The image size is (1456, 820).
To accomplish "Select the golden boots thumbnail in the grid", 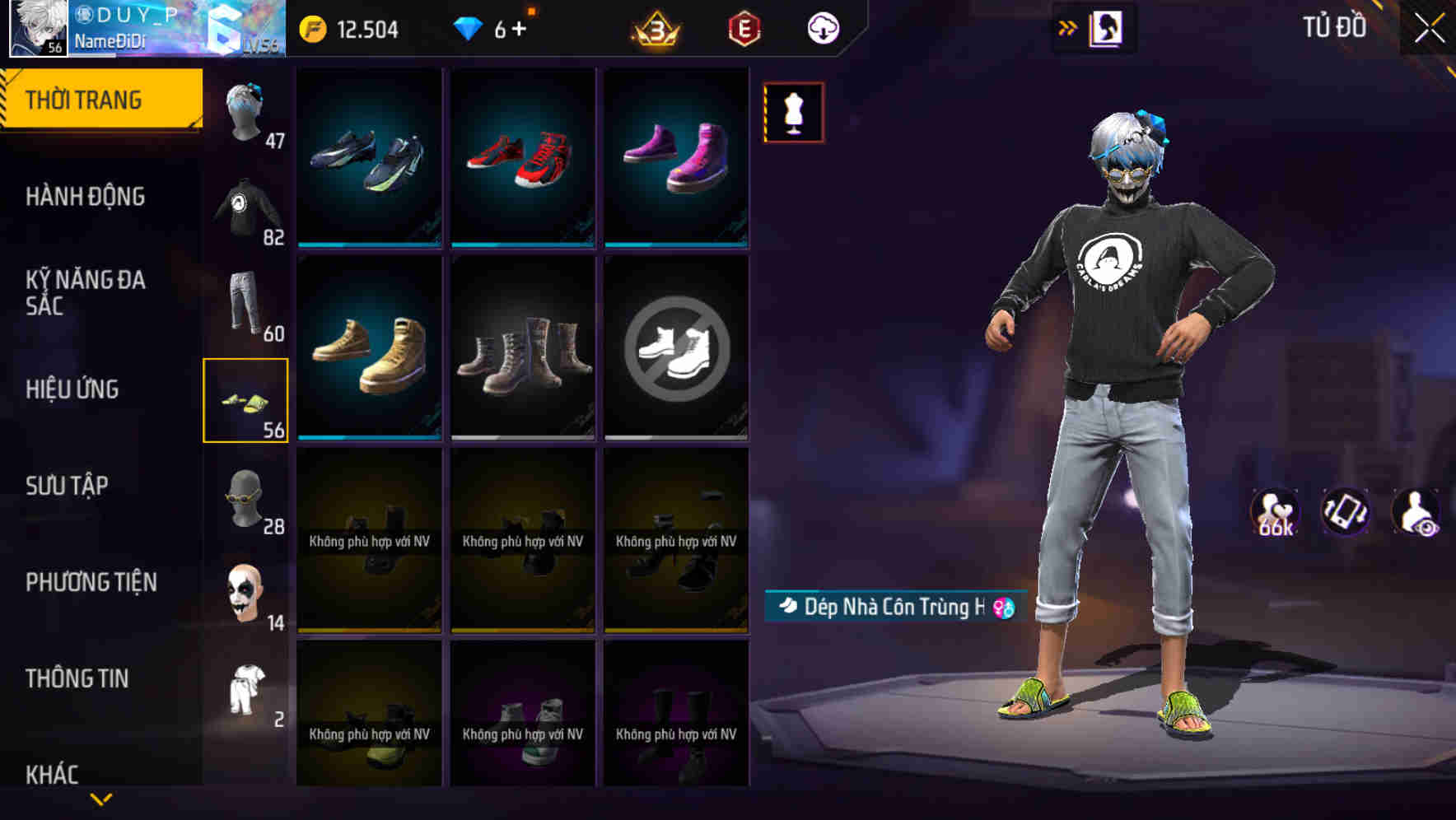I will [369, 349].
